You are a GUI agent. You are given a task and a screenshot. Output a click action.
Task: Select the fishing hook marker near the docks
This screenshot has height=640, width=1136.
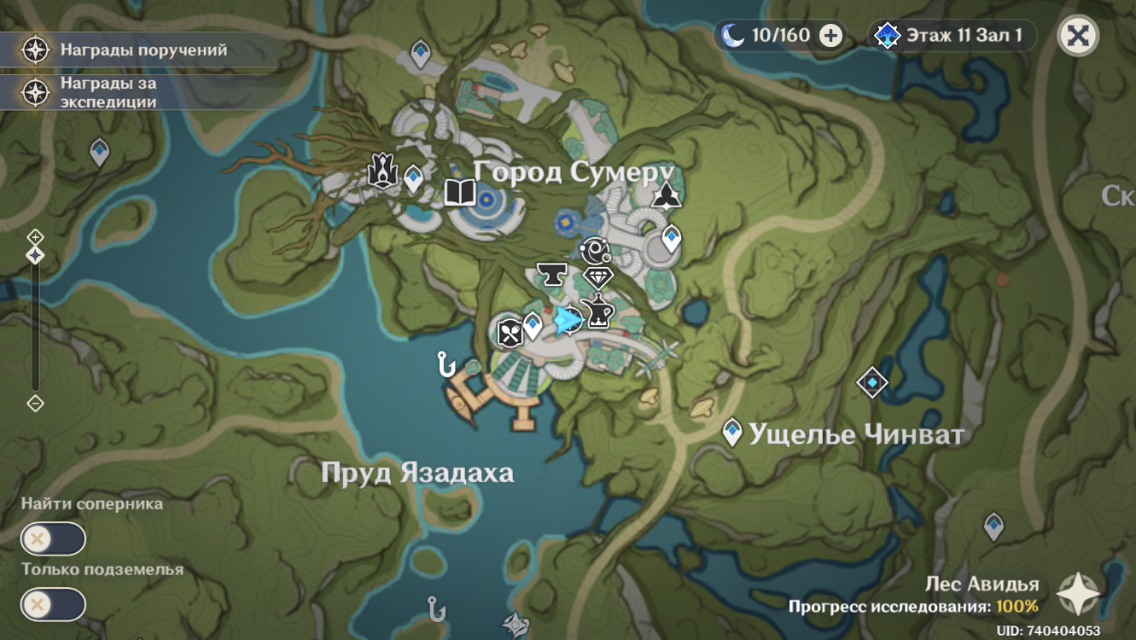click(446, 364)
